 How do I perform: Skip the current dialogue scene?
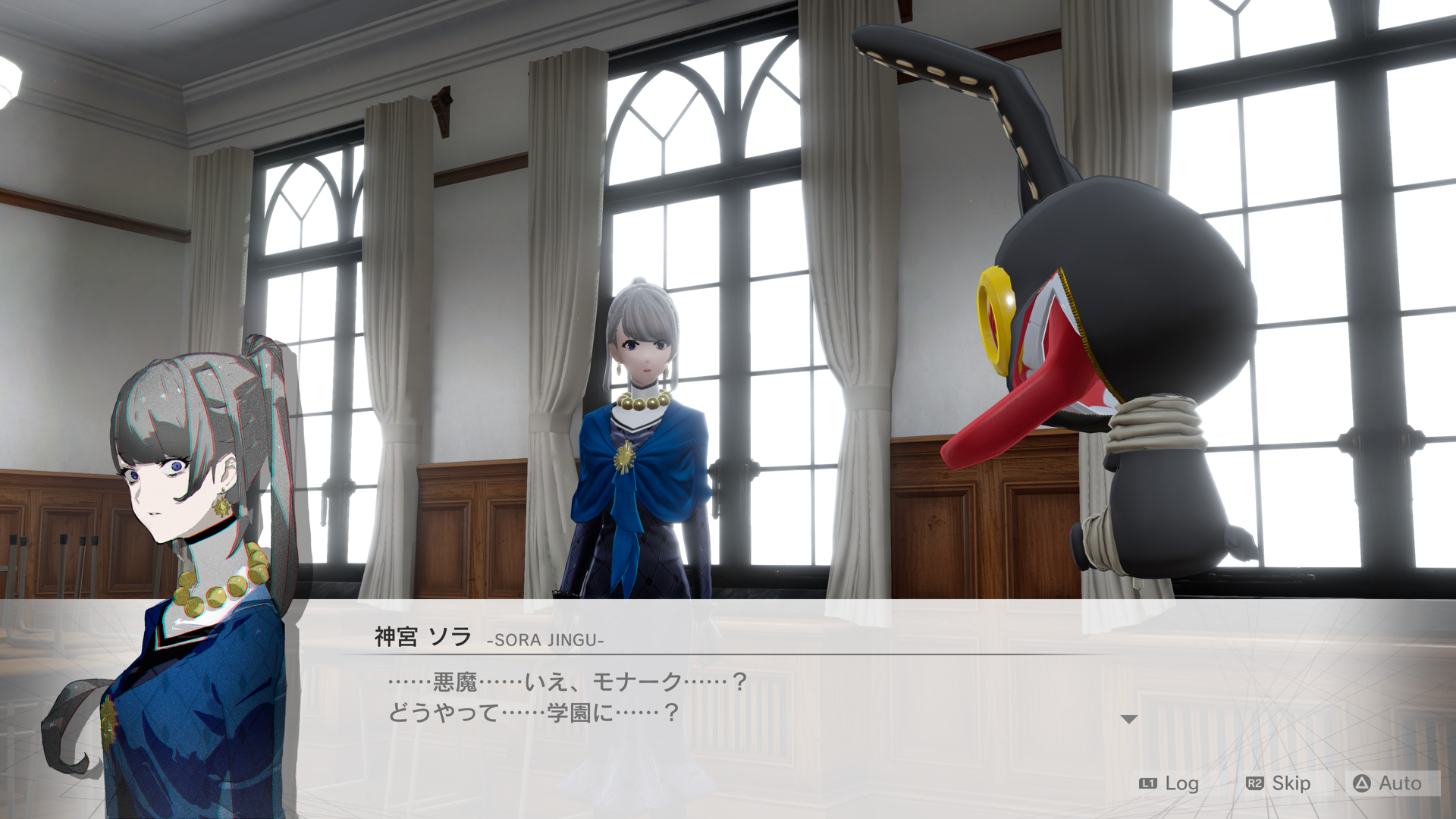coord(1279,783)
